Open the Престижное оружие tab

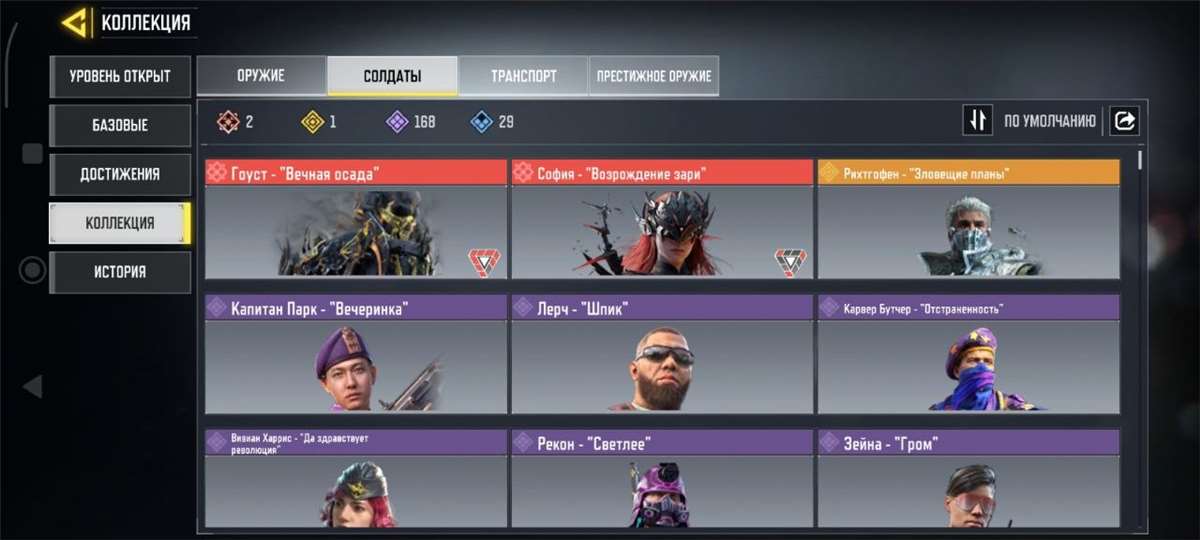click(654, 76)
